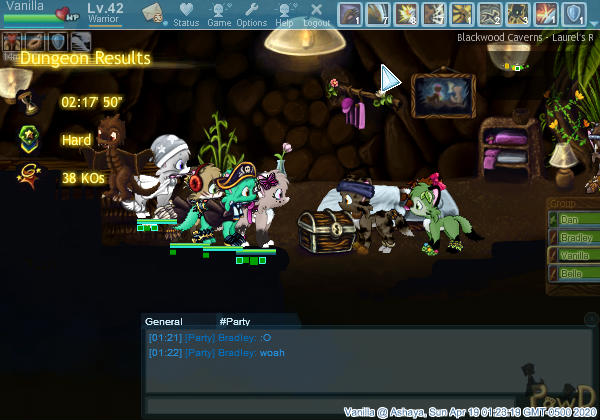
Task: Select Vanilla in the Group list
Action: 572,254
